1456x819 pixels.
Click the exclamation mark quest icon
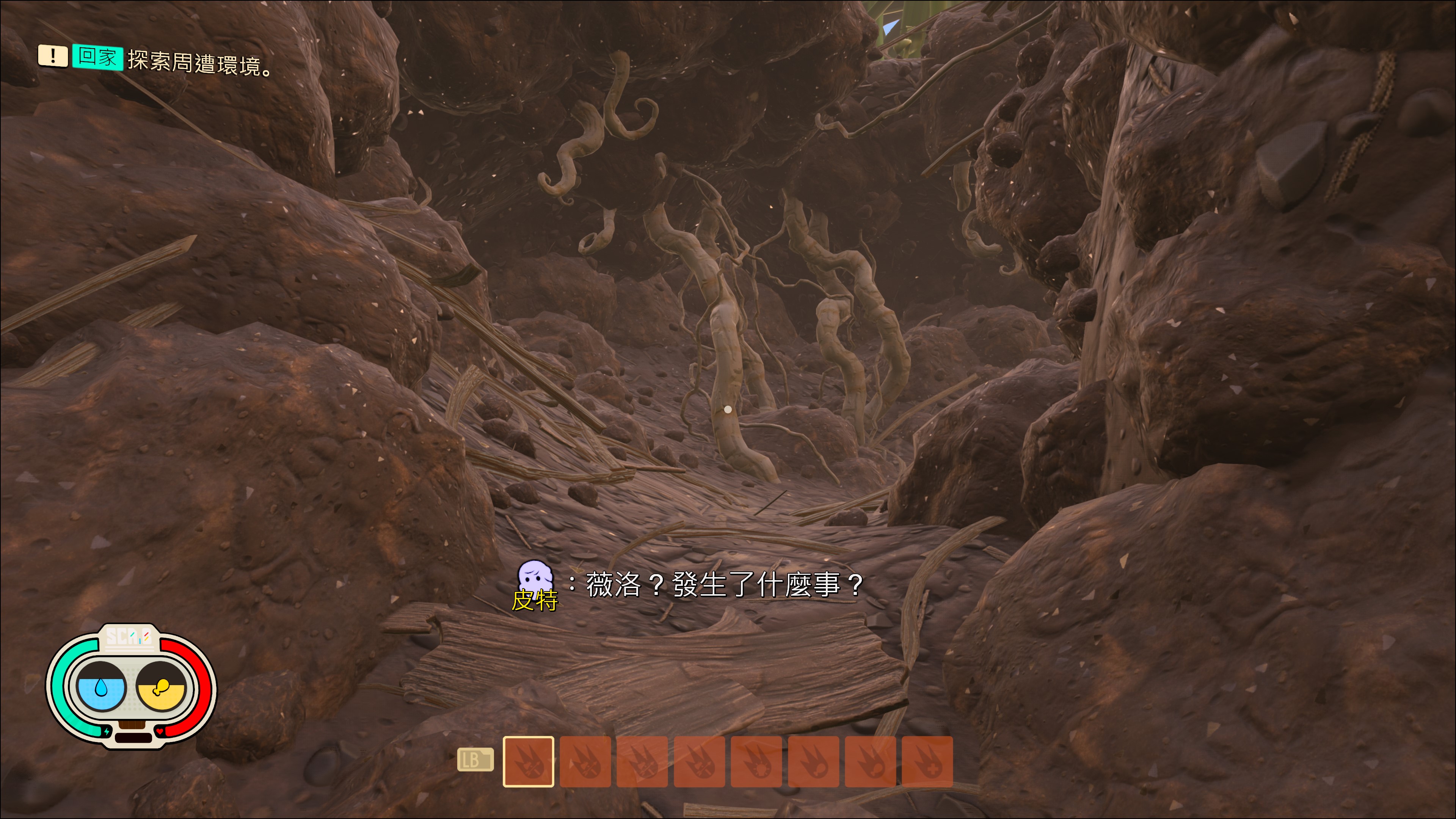click(x=53, y=56)
